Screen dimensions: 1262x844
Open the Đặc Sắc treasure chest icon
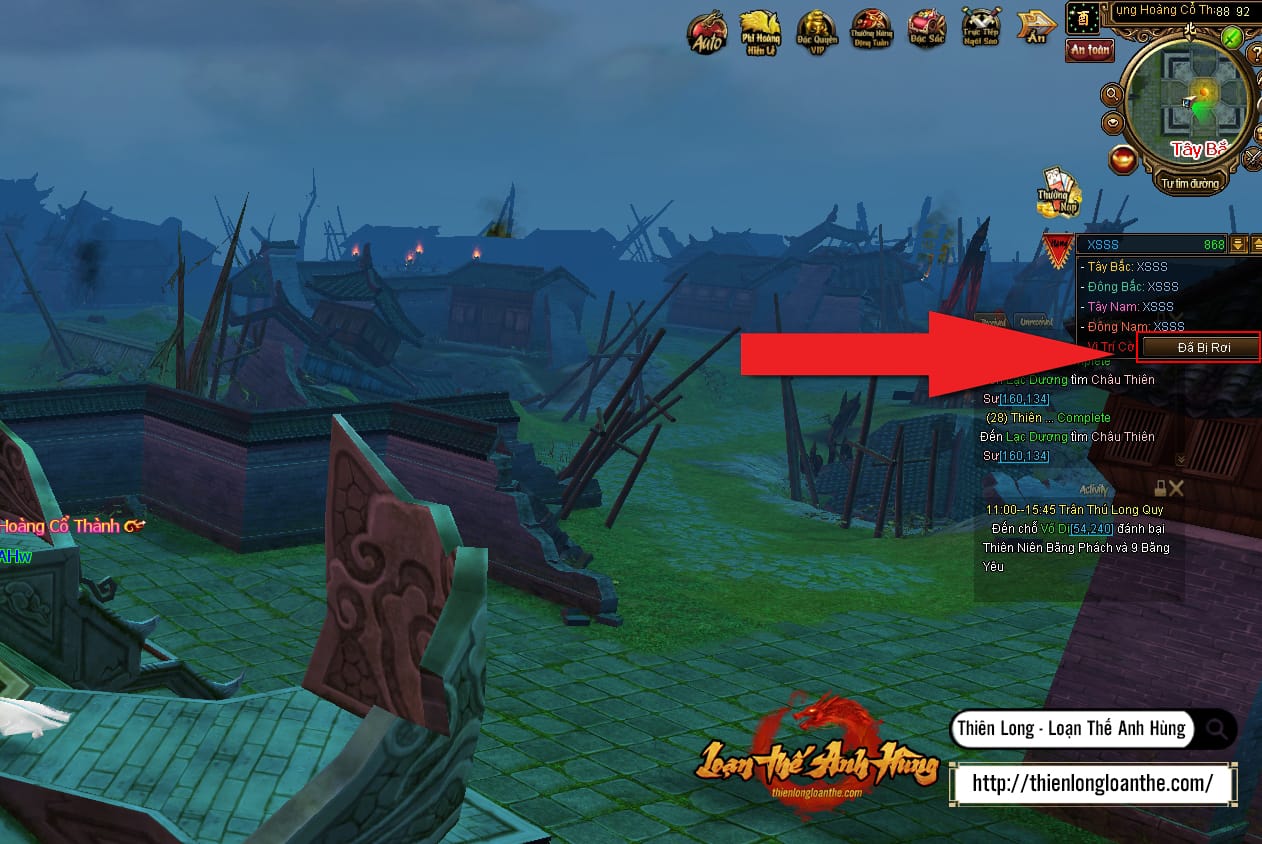pos(926,32)
